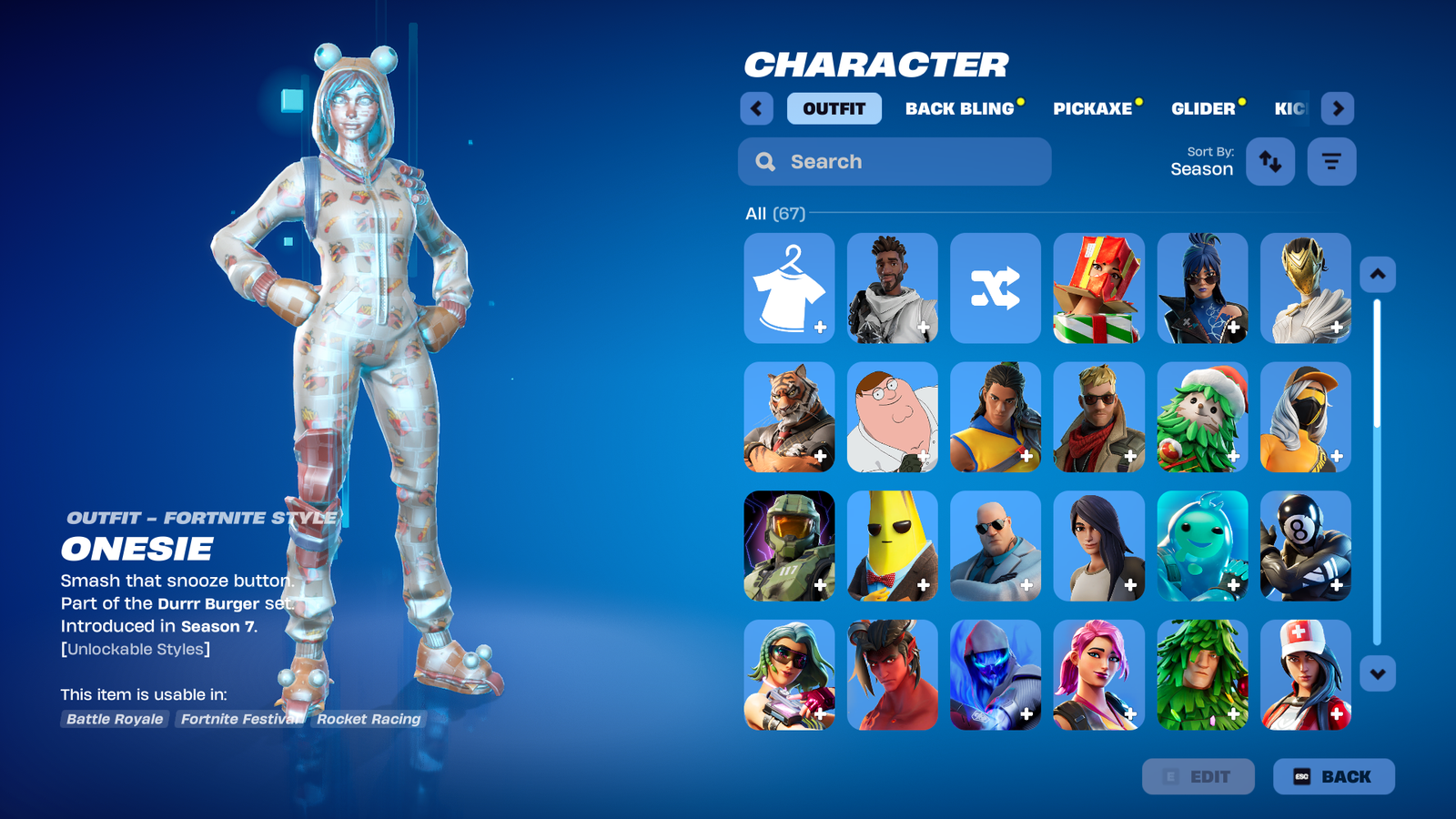Image resolution: width=1456 pixels, height=819 pixels.
Task: Choose the shirt-on-hanger outfit tile
Action: [789, 288]
